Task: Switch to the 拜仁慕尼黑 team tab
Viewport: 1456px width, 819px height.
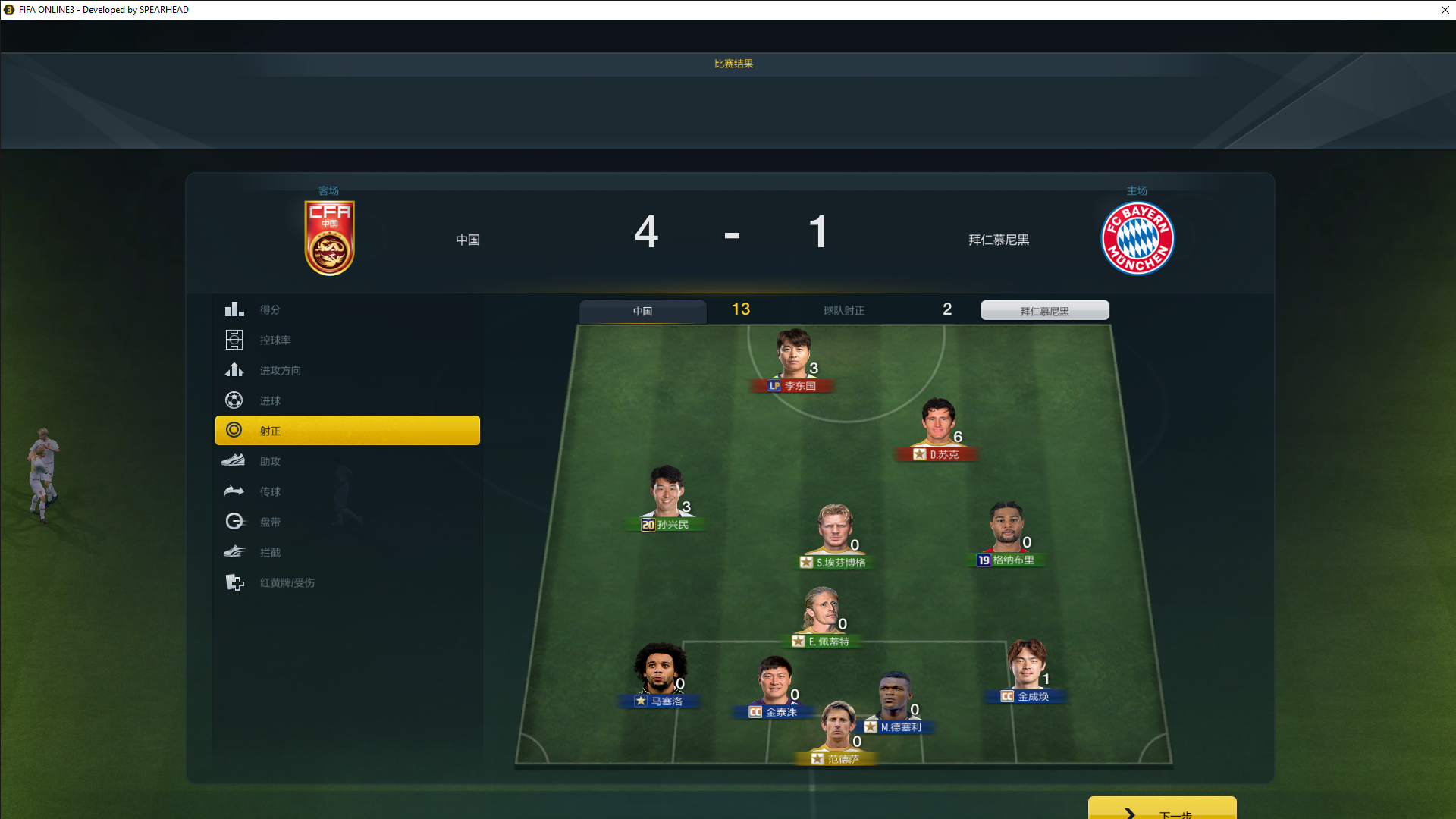Action: point(1044,311)
